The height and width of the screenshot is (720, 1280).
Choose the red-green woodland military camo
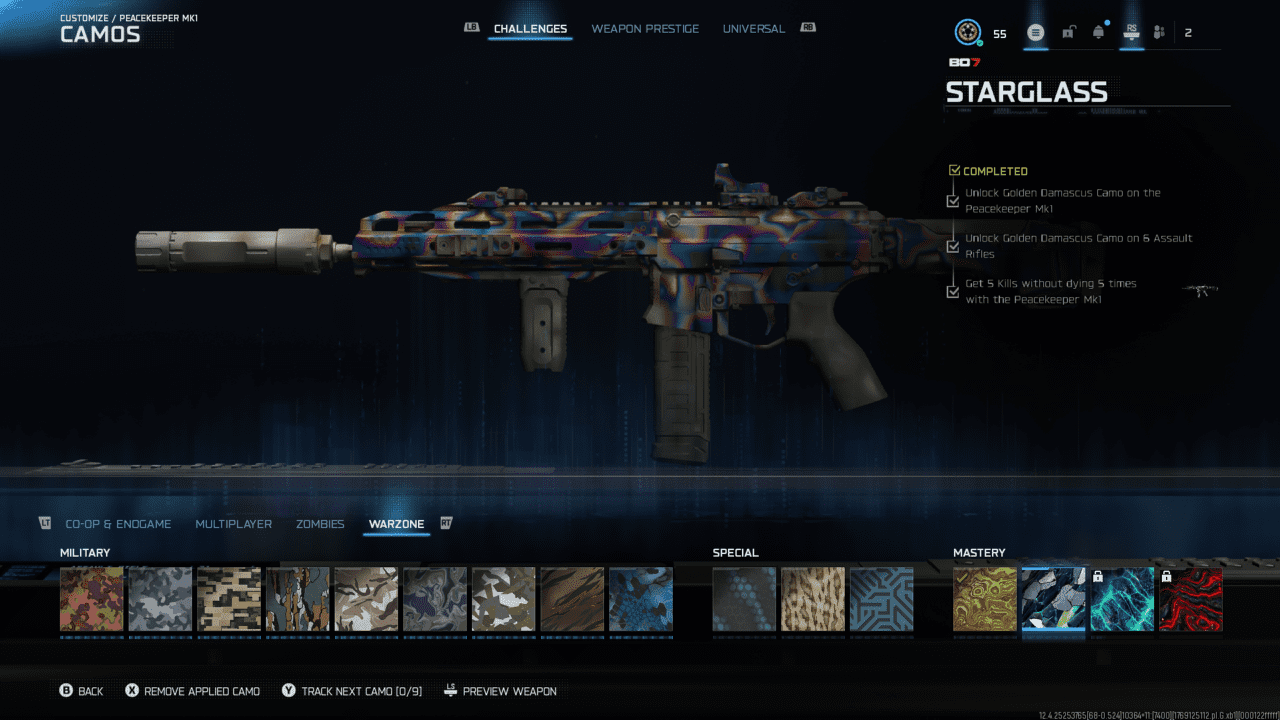tap(92, 599)
